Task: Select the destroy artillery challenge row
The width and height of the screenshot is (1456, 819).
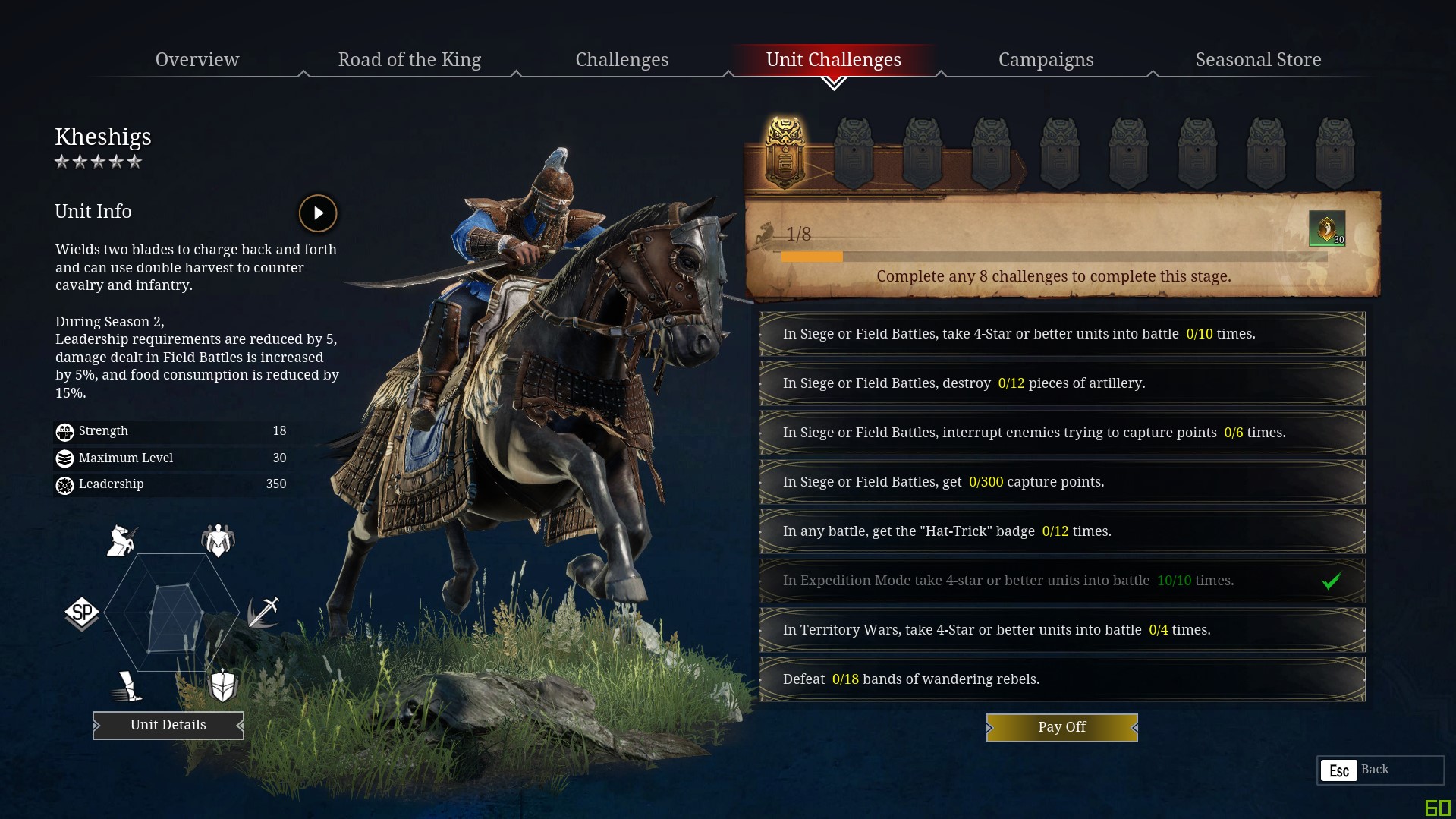Action: [x=1061, y=383]
